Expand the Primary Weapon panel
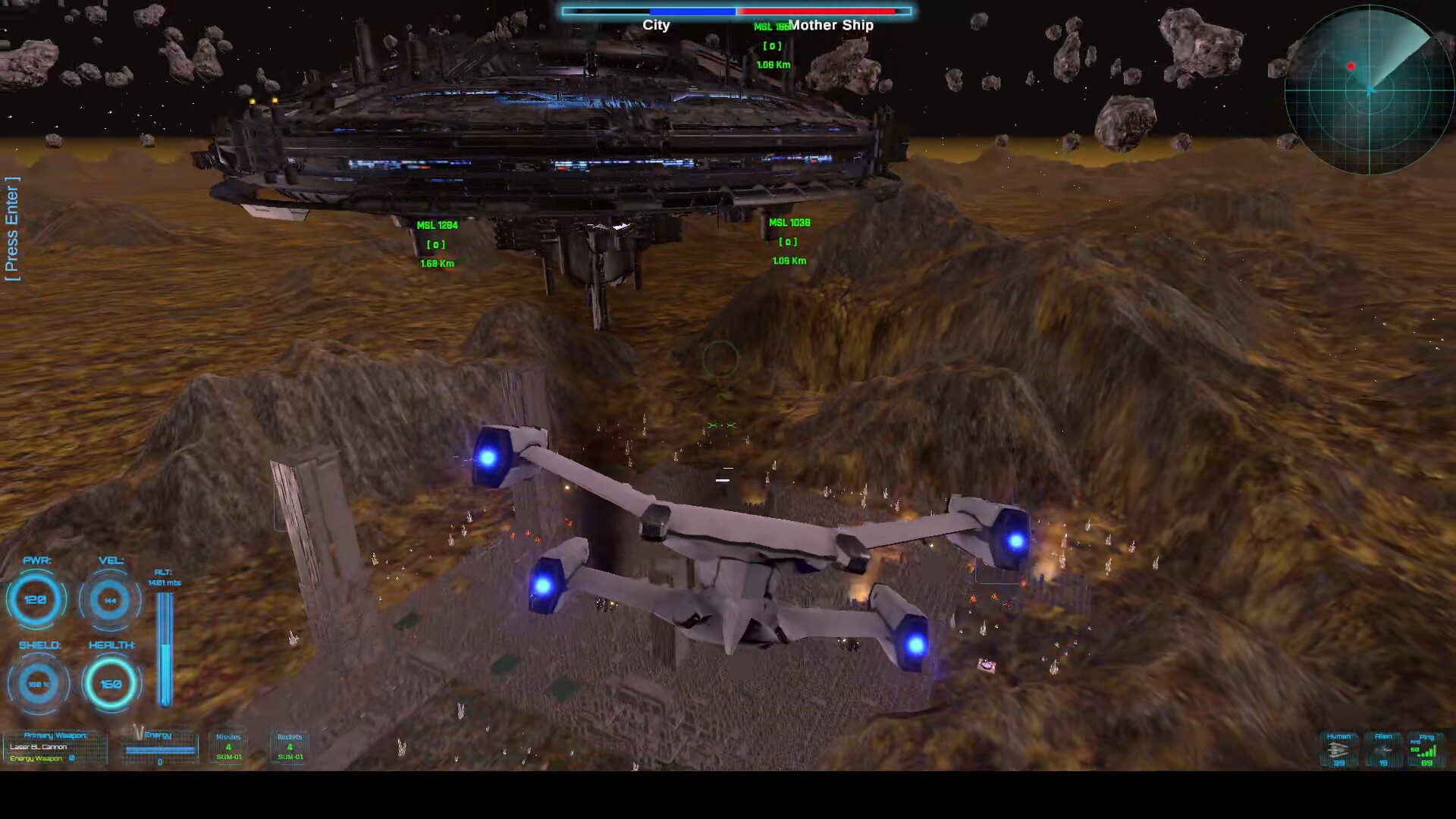The height and width of the screenshot is (819, 1456). (55, 734)
